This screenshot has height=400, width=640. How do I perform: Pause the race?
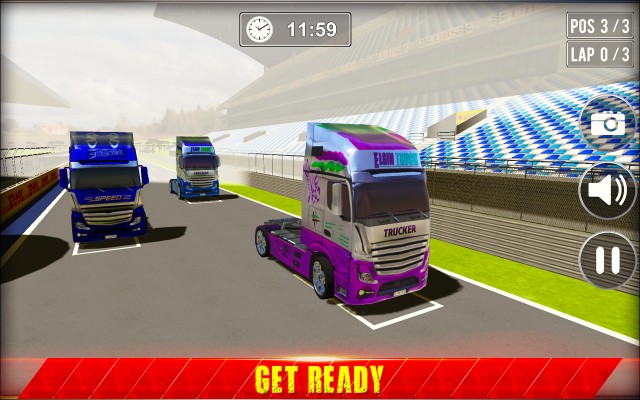(607, 259)
